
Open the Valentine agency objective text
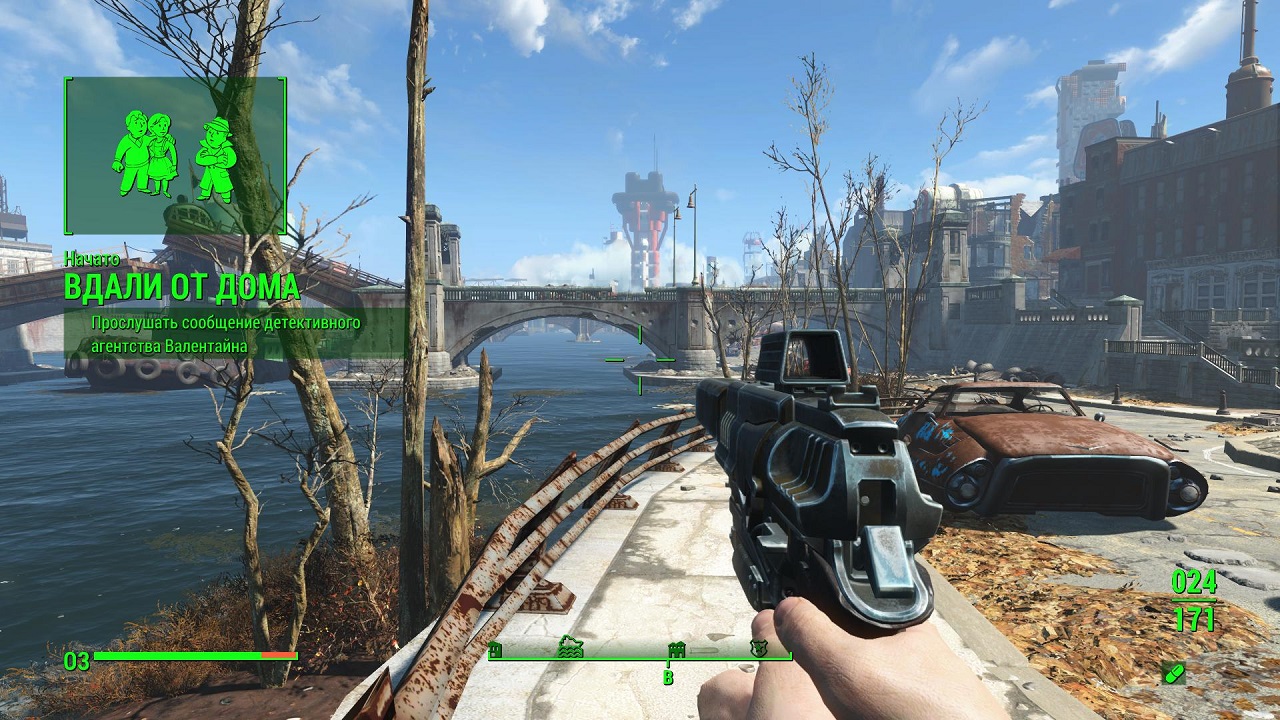click(226, 334)
